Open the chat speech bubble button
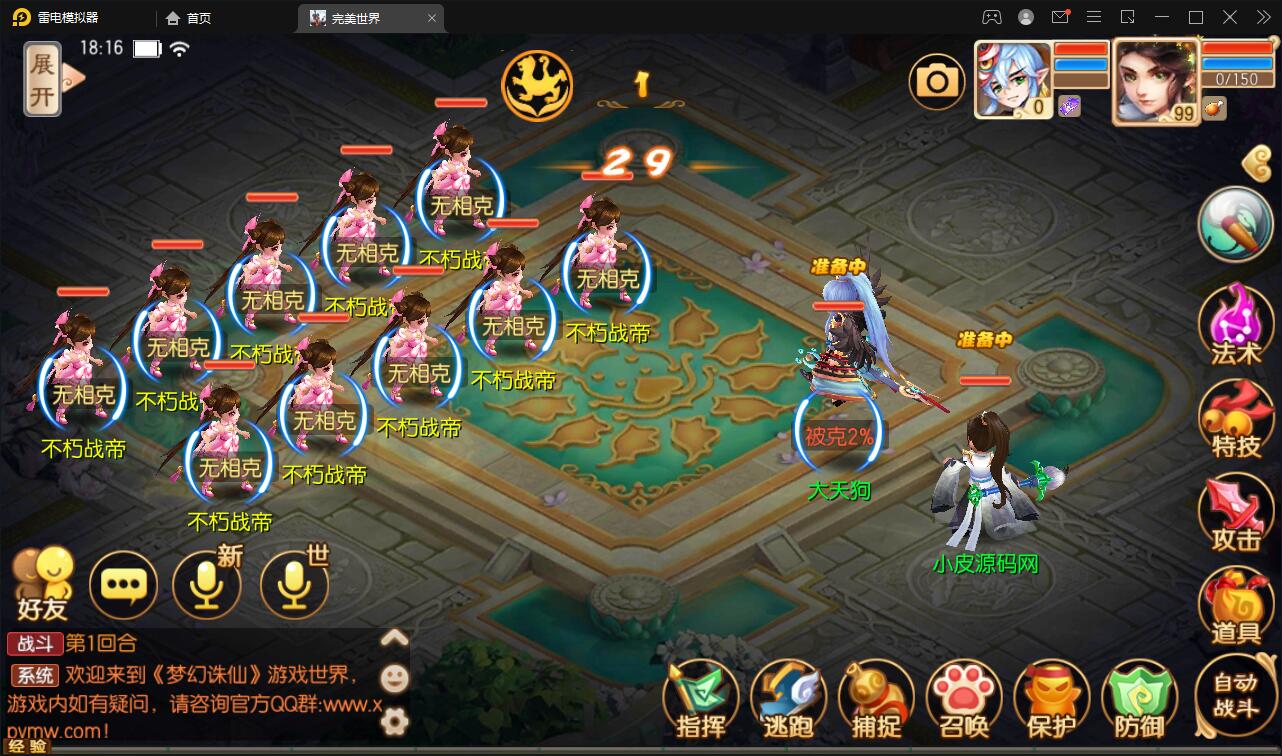 coord(123,585)
